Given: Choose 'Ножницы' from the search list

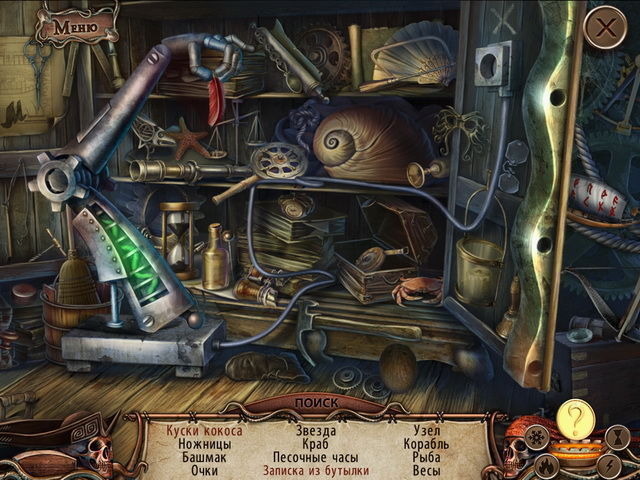Looking at the screenshot, I should tap(204, 444).
